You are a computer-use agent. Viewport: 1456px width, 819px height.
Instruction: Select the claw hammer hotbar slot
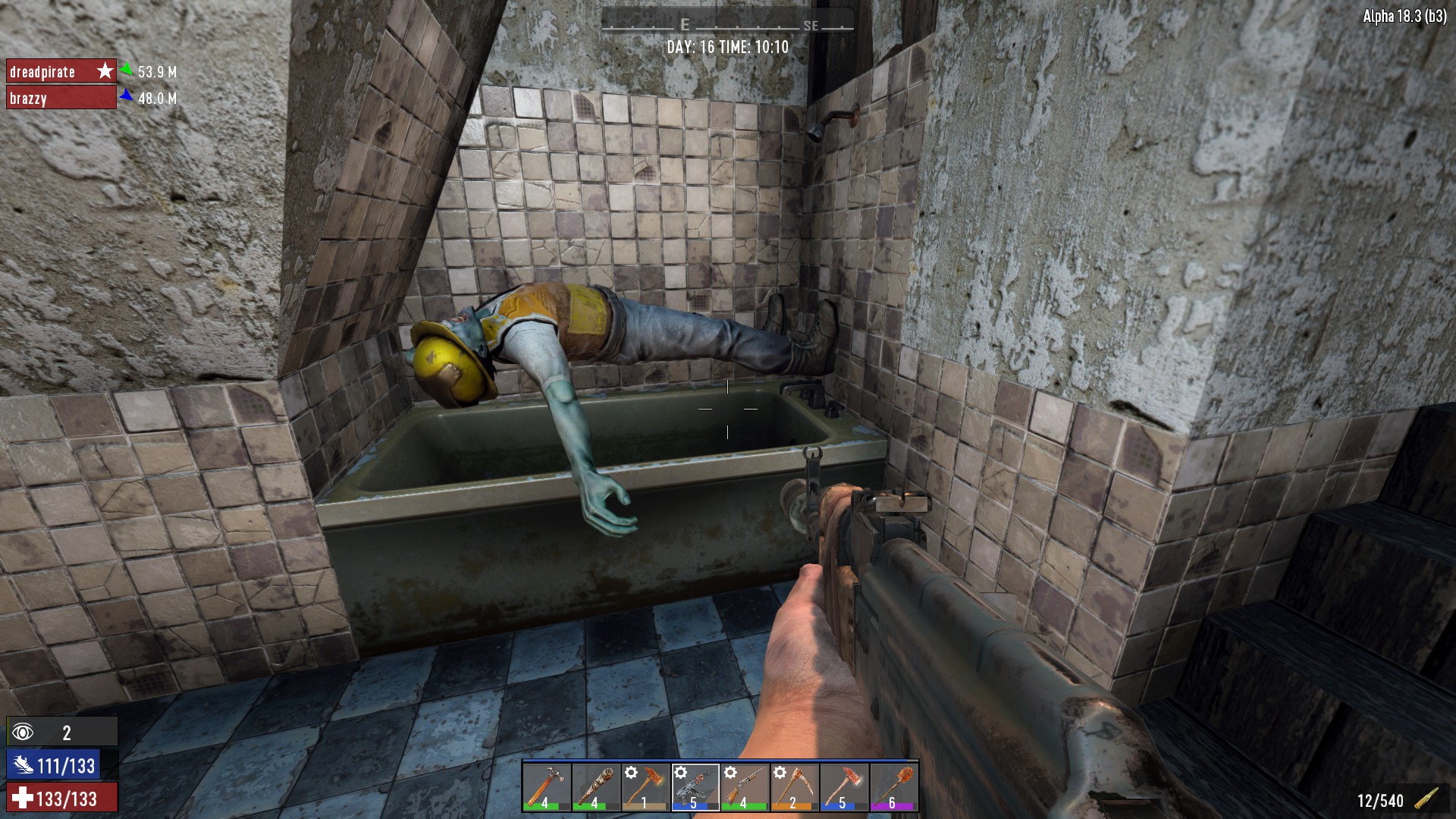[x=546, y=787]
